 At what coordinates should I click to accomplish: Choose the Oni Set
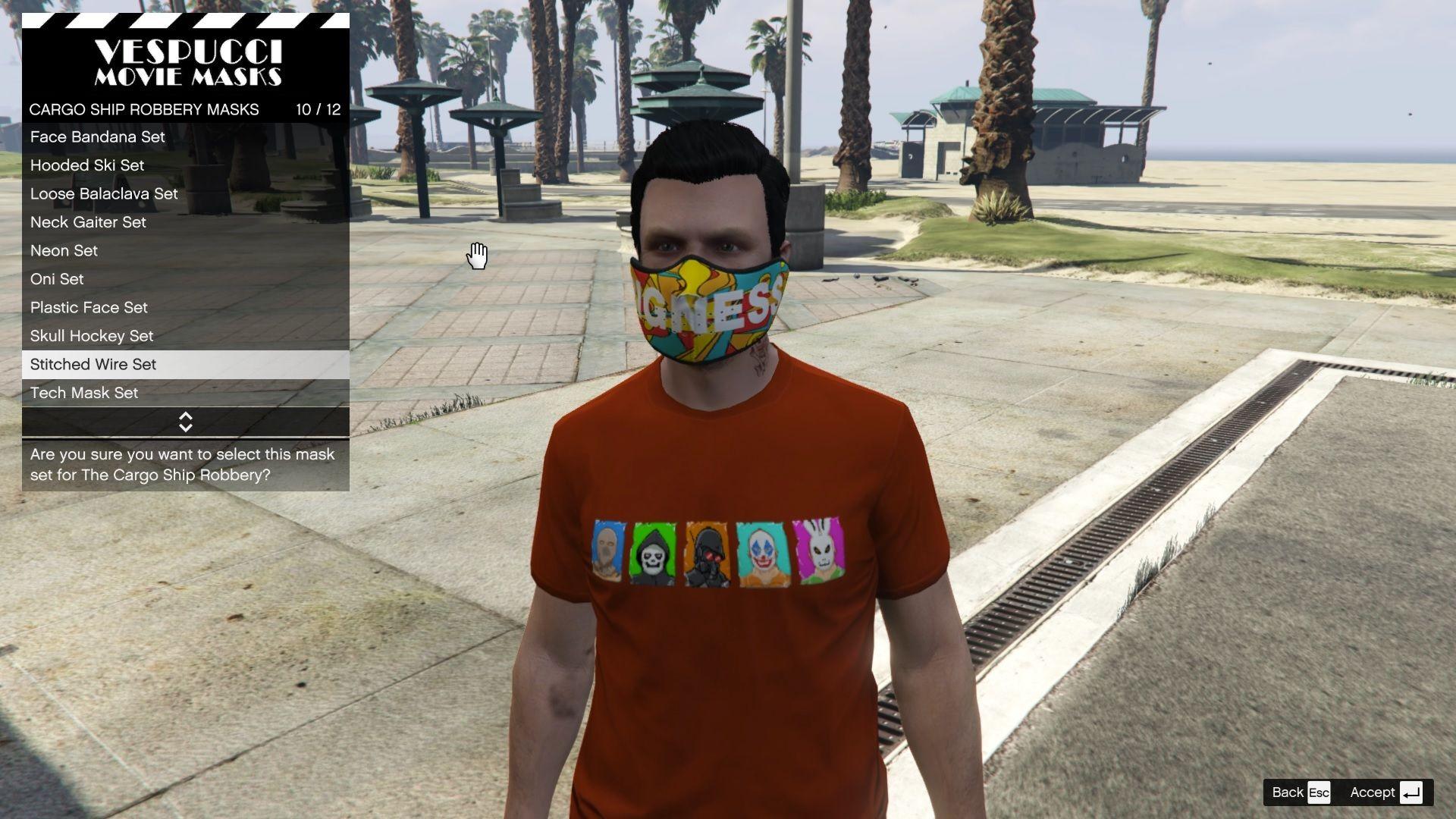click(56, 279)
